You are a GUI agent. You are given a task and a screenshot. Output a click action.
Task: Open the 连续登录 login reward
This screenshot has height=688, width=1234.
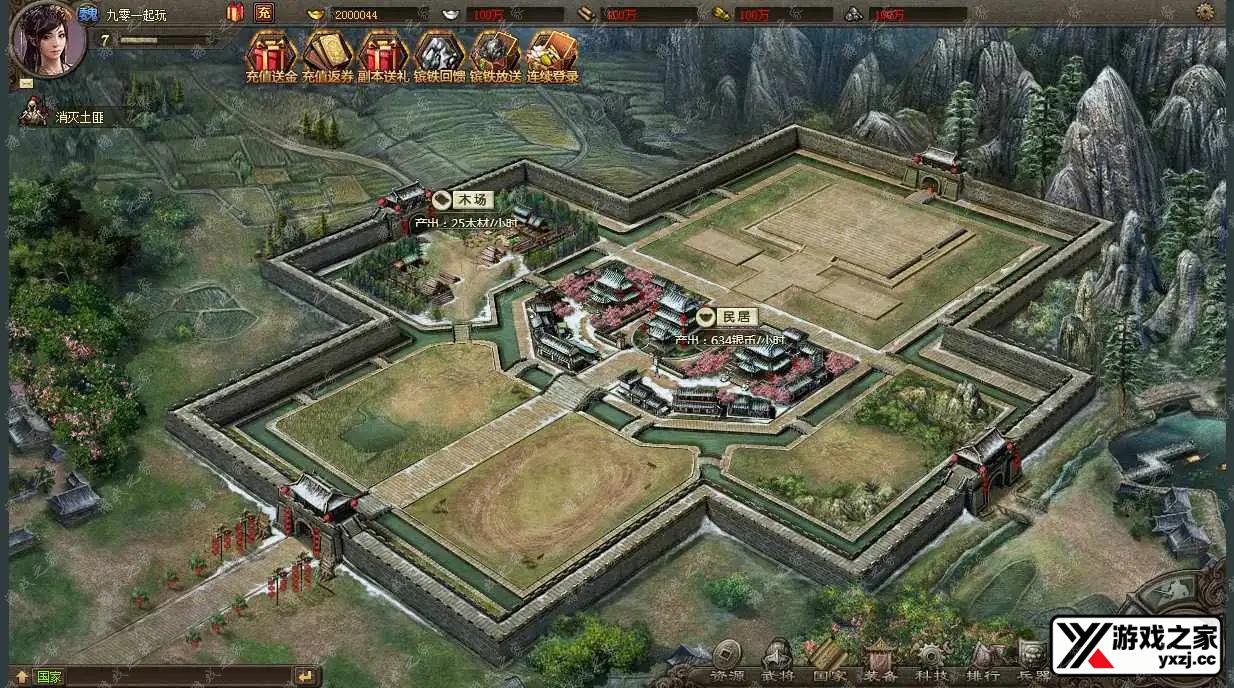point(552,54)
